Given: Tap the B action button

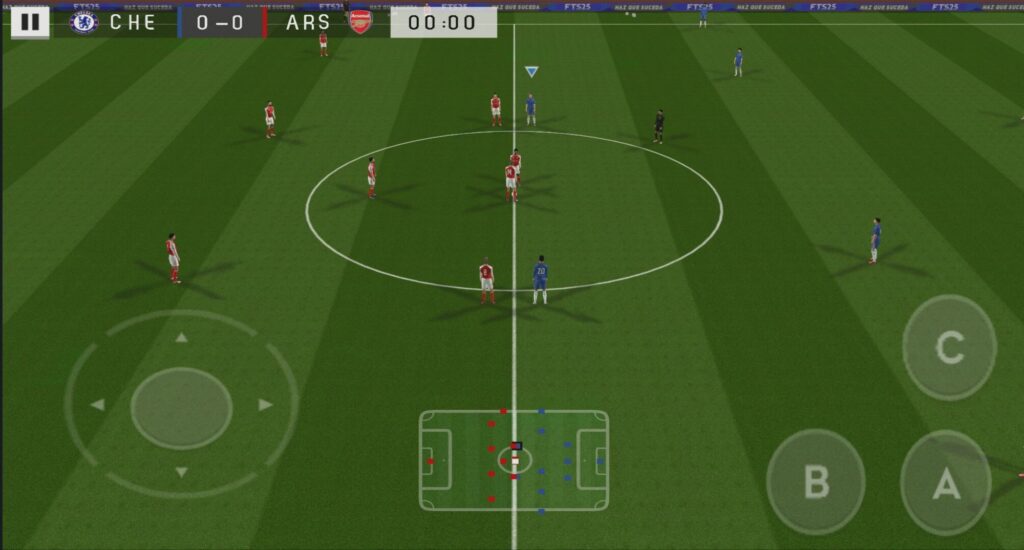Looking at the screenshot, I should (x=815, y=481).
